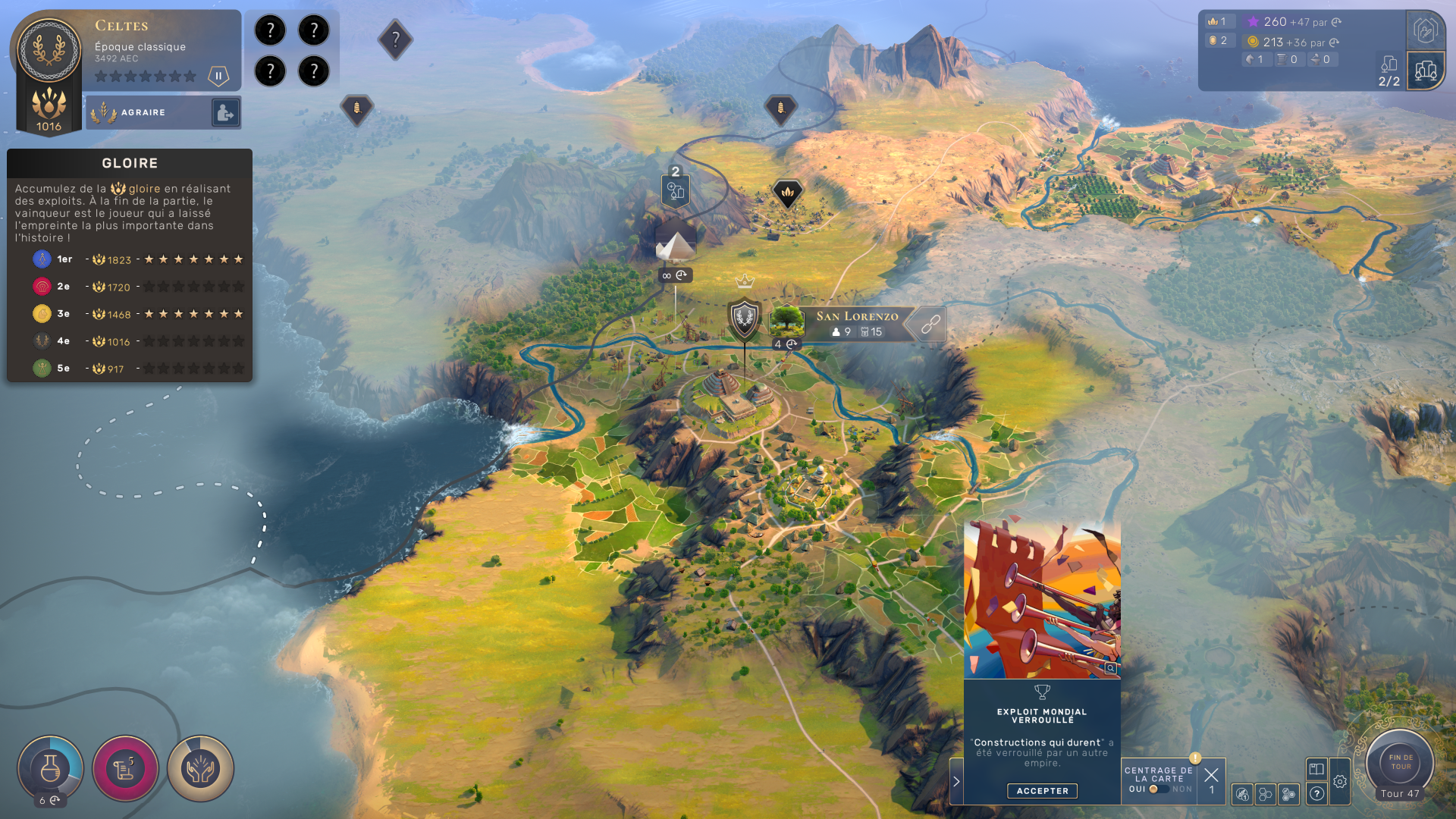Open the science flask research wheel
This screenshot has height=819, width=1456.
pos(50,768)
